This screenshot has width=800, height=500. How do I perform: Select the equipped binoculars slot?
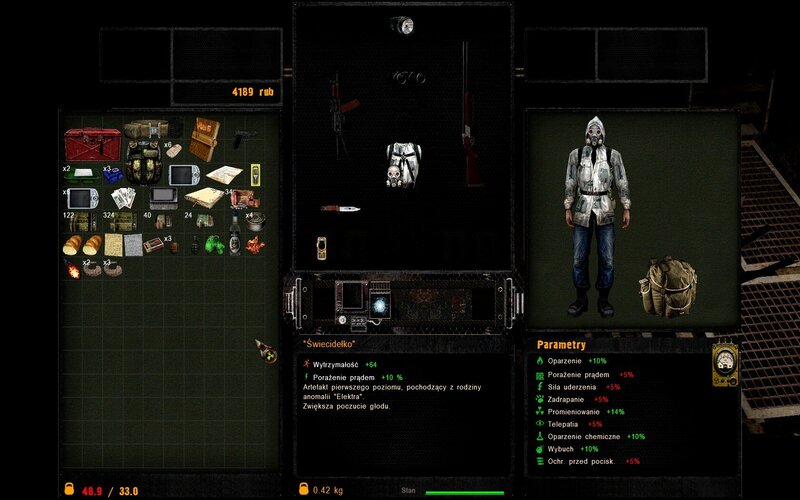408,77
